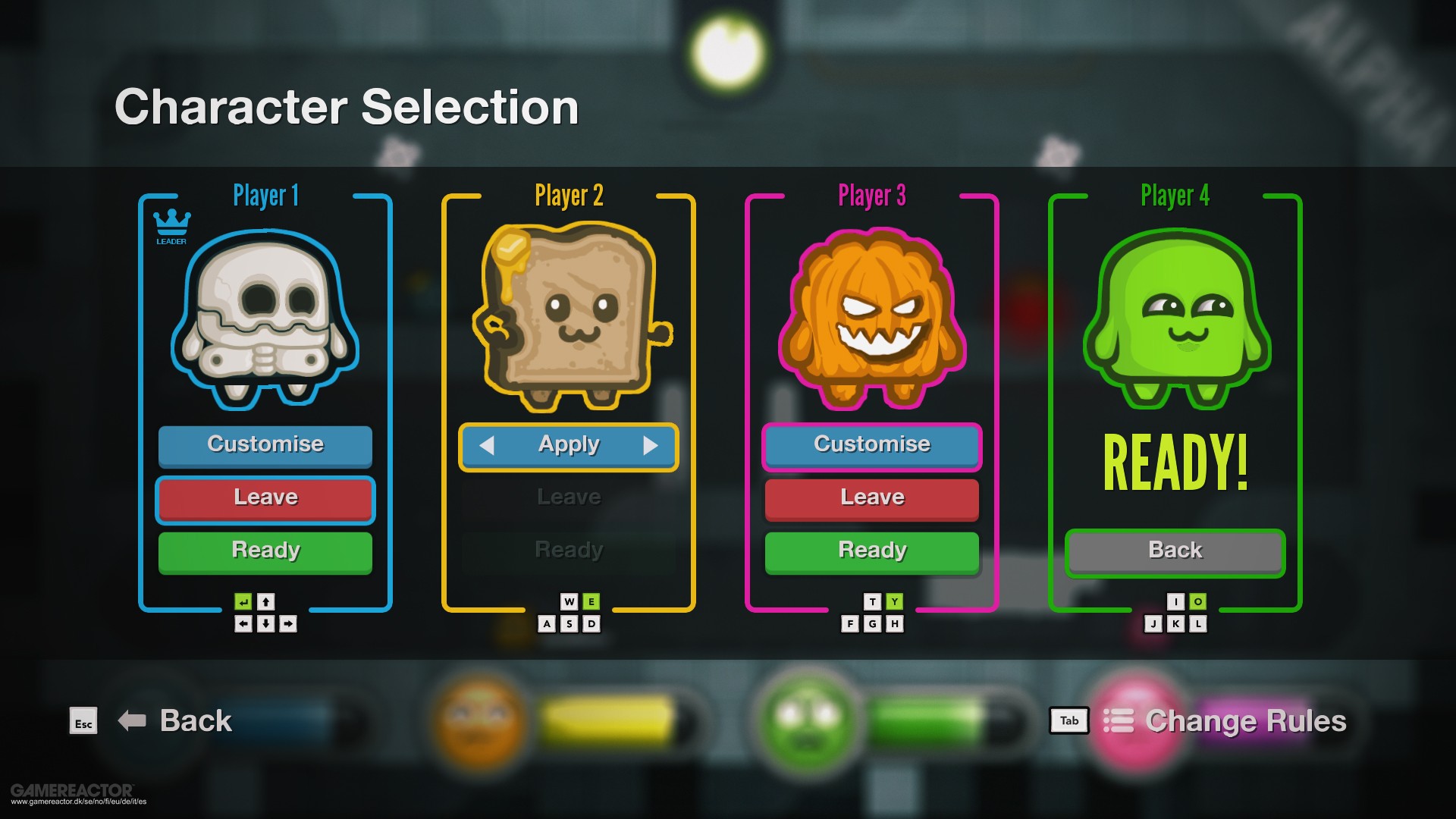Remove Player 3 with the Leave button

click(x=872, y=498)
